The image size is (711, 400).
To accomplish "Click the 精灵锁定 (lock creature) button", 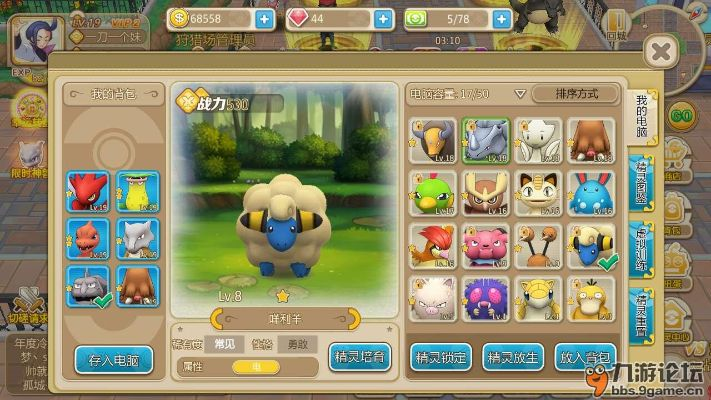I will (x=440, y=356).
